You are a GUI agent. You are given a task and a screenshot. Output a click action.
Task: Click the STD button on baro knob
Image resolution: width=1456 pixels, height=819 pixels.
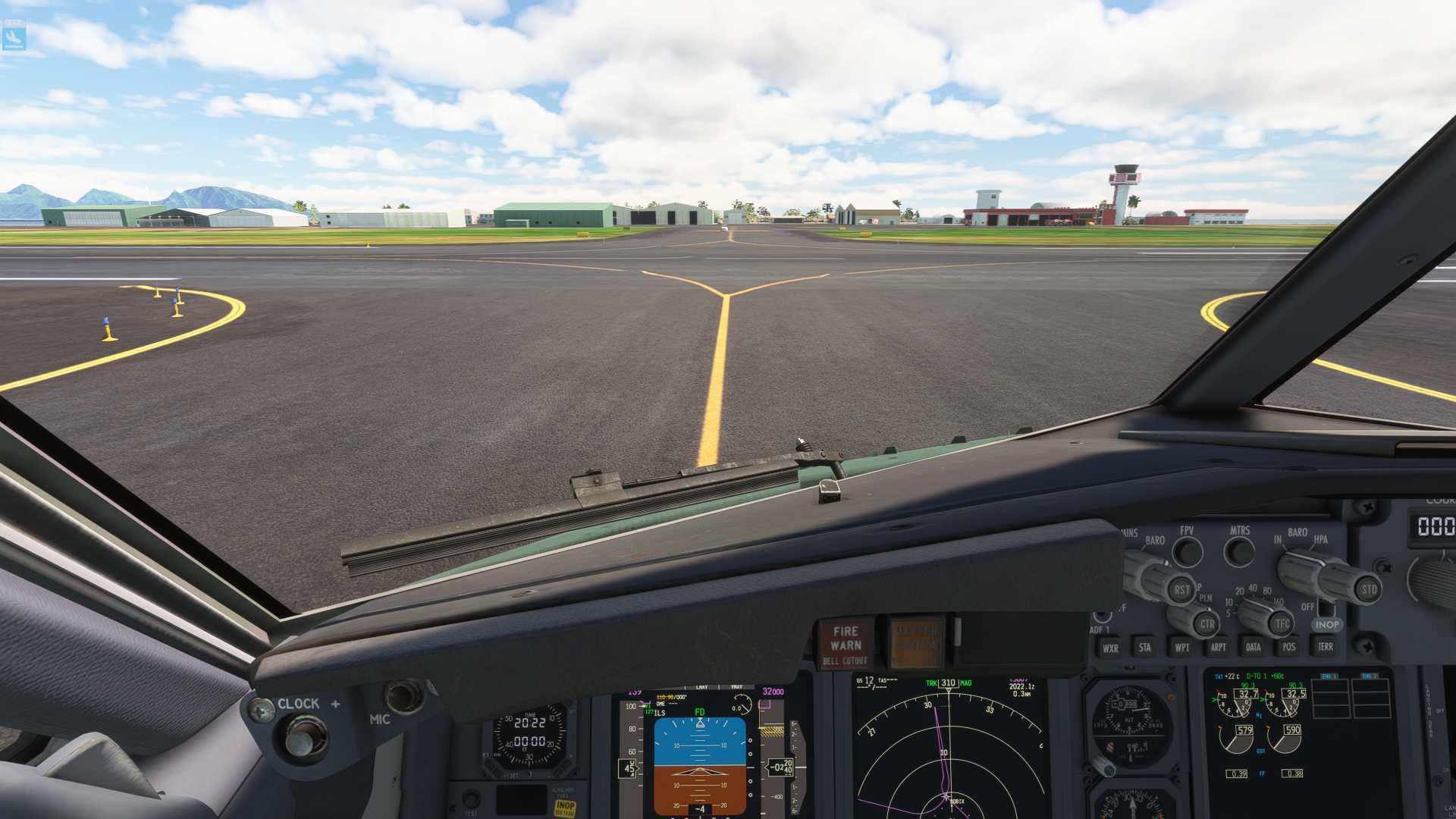click(x=1368, y=589)
